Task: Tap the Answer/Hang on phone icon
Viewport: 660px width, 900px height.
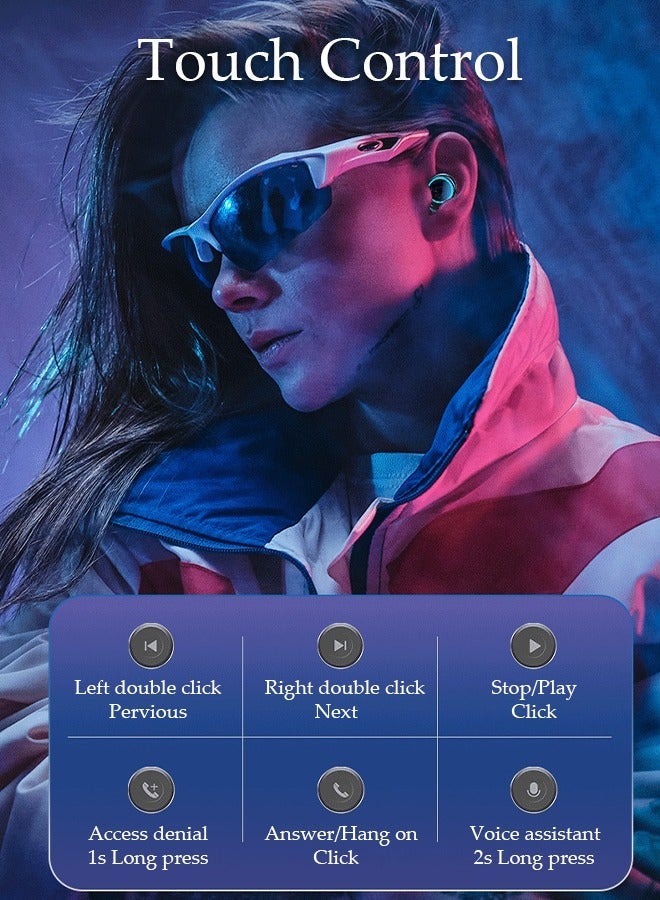Action: [340, 790]
